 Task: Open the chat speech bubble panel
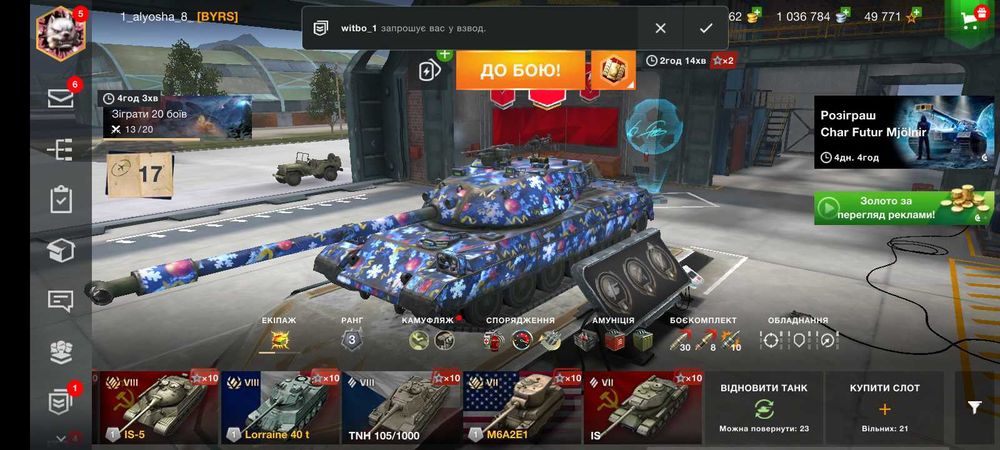pyautogui.click(x=61, y=300)
